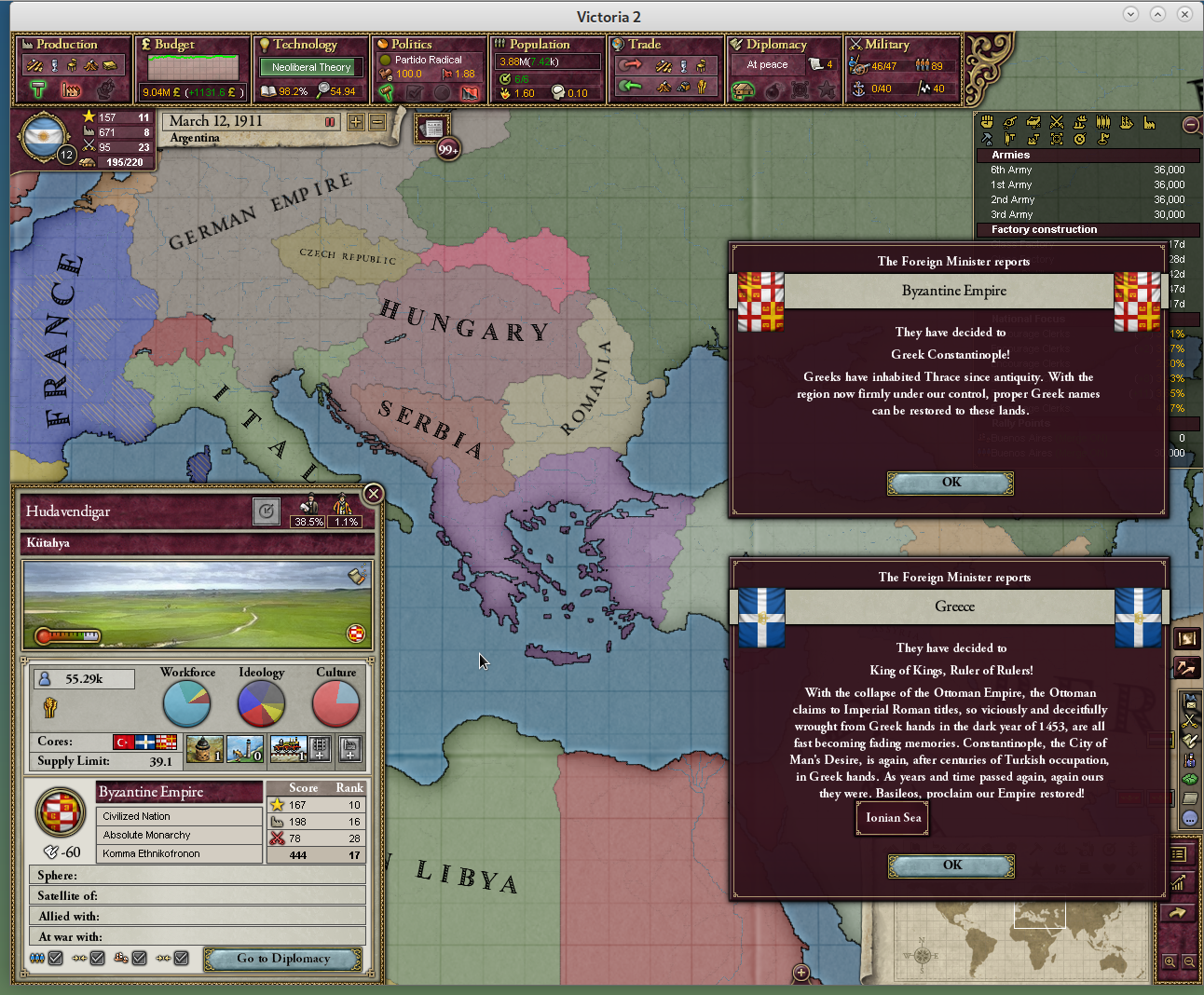The image size is (1204, 995).
Task: Open the Diplomacy tab
Action: coord(775,45)
